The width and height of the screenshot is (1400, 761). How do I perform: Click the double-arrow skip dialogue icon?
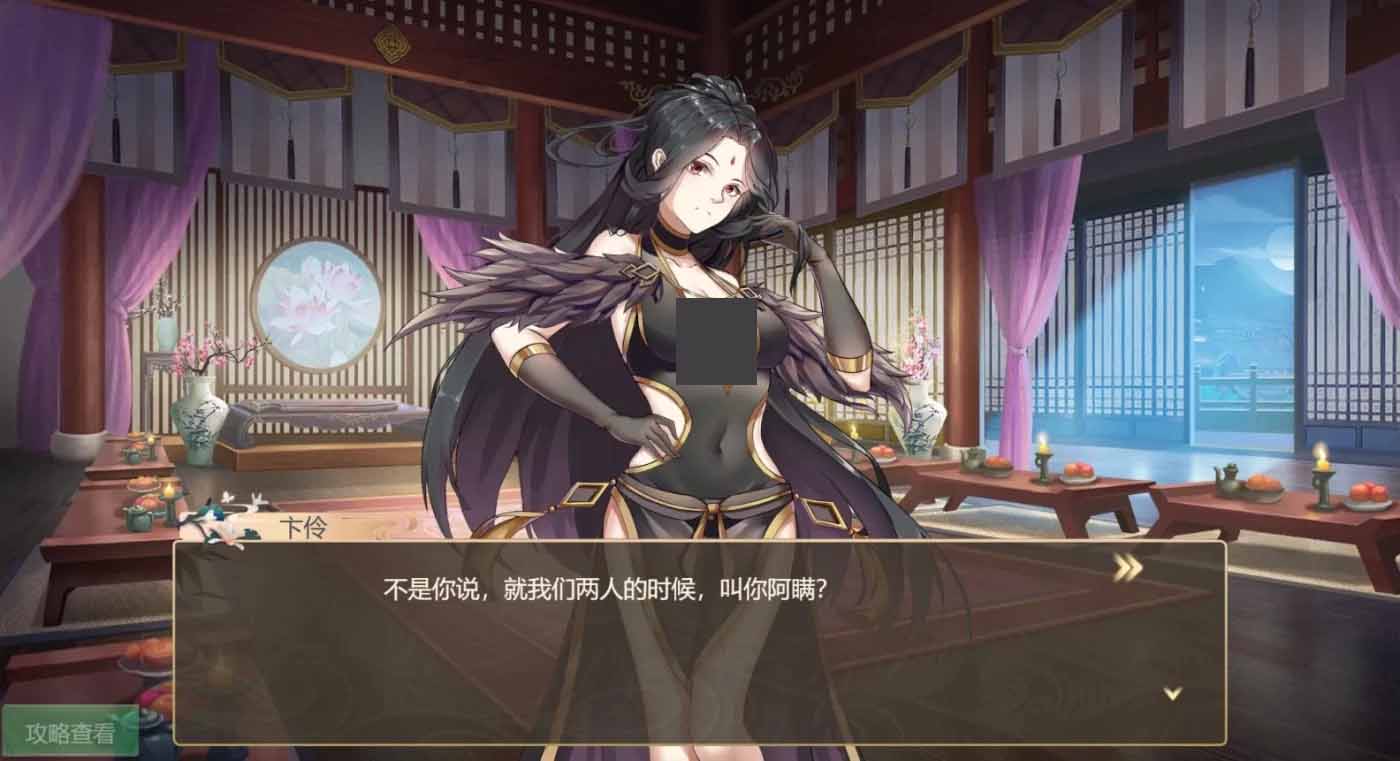point(1126,569)
